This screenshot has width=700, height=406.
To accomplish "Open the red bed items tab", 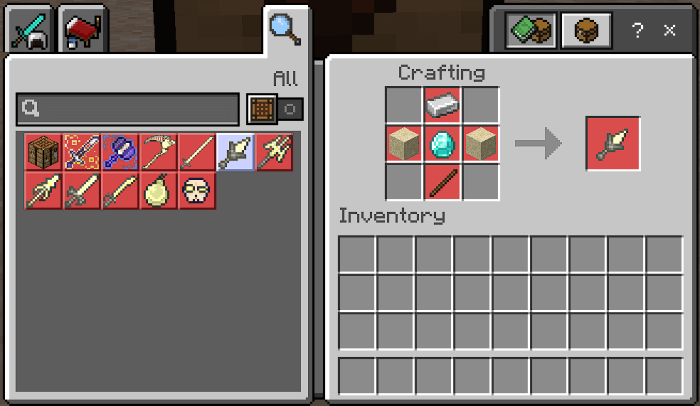I will point(83,32).
